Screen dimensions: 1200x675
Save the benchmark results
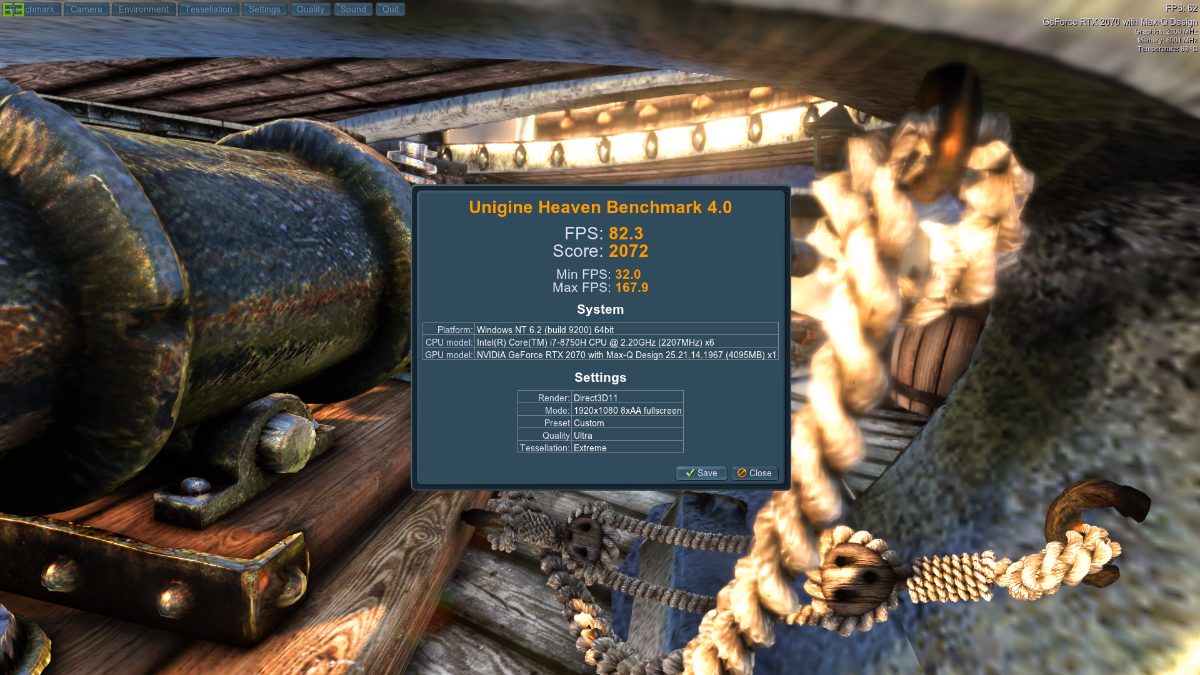pos(701,473)
